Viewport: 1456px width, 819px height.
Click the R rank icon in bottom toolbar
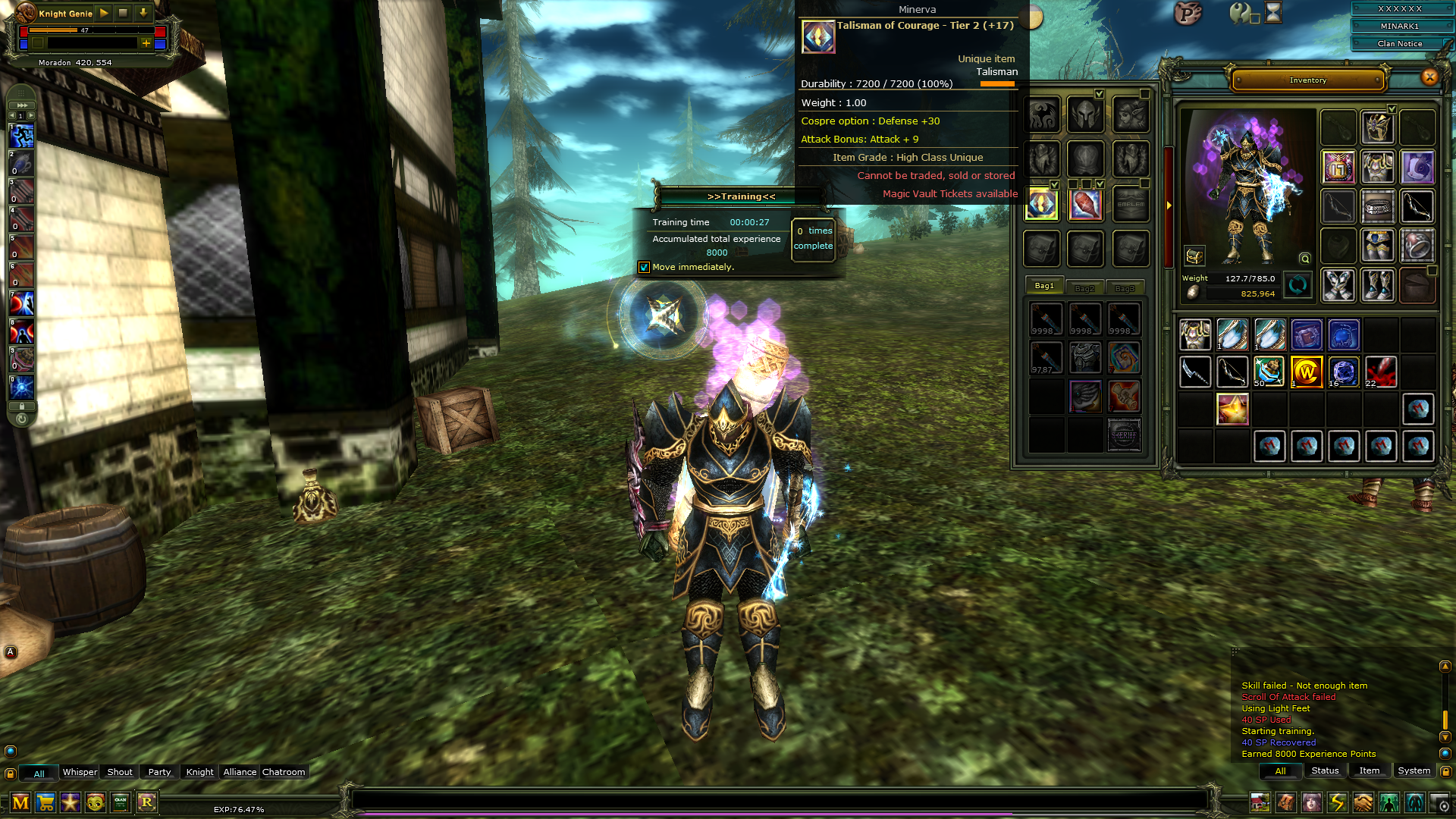point(147,803)
